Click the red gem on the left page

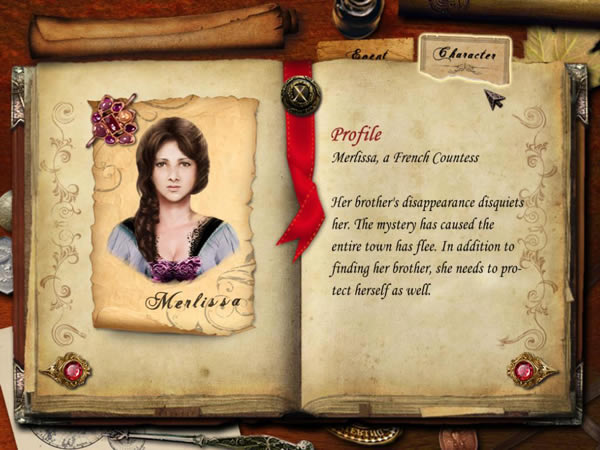(71, 370)
